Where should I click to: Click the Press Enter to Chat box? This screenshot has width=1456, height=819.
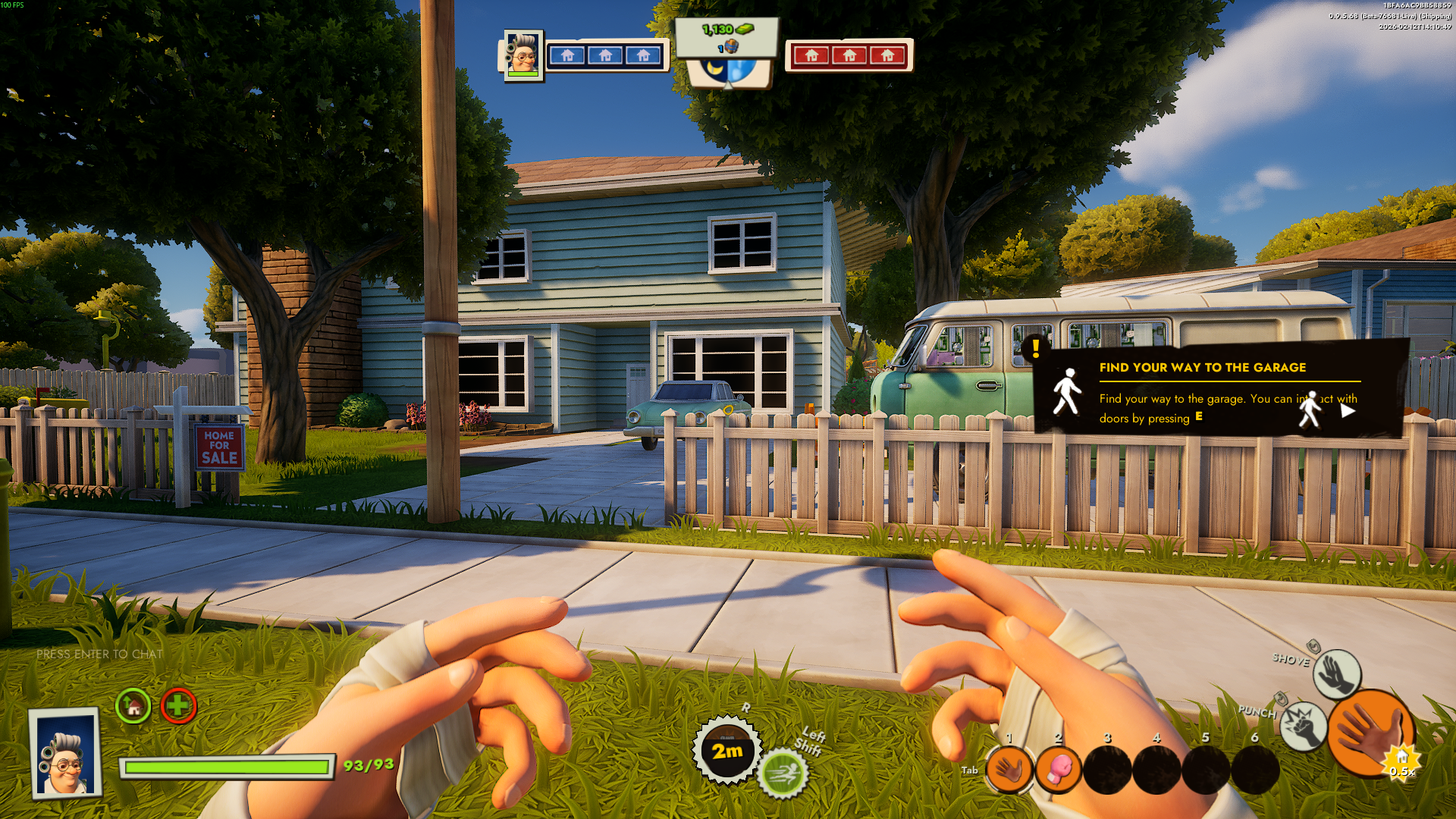point(99,654)
